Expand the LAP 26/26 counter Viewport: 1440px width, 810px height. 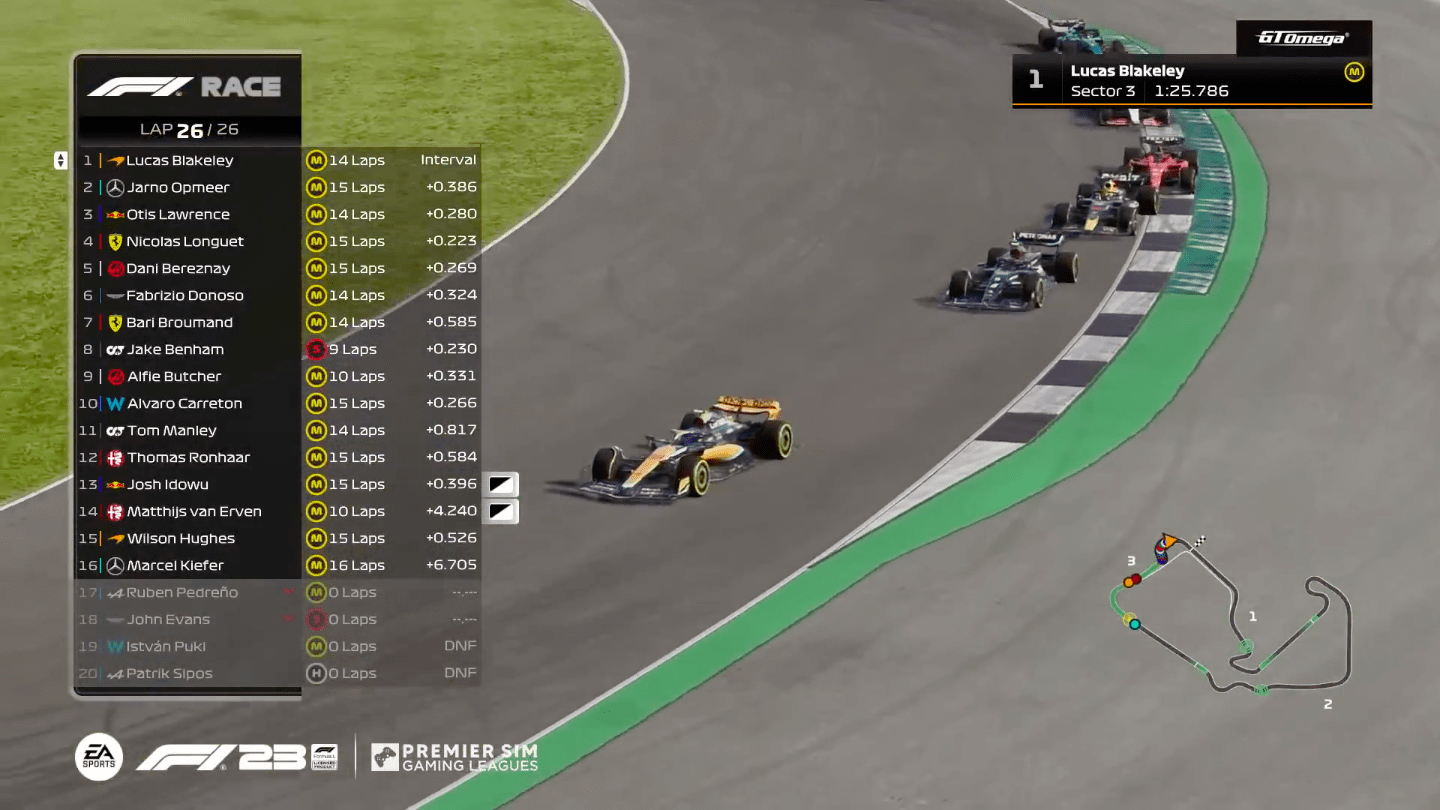click(188, 129)
